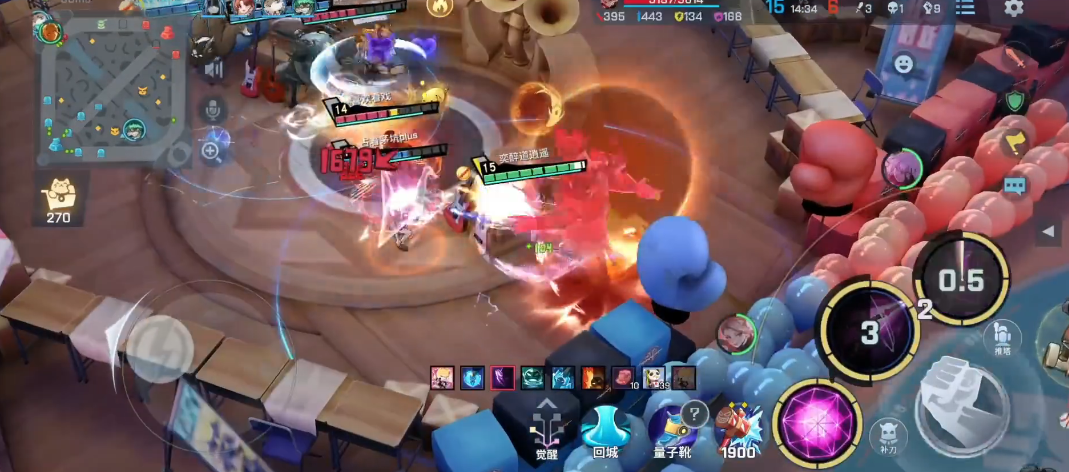Click the minimap

point(113,90)
